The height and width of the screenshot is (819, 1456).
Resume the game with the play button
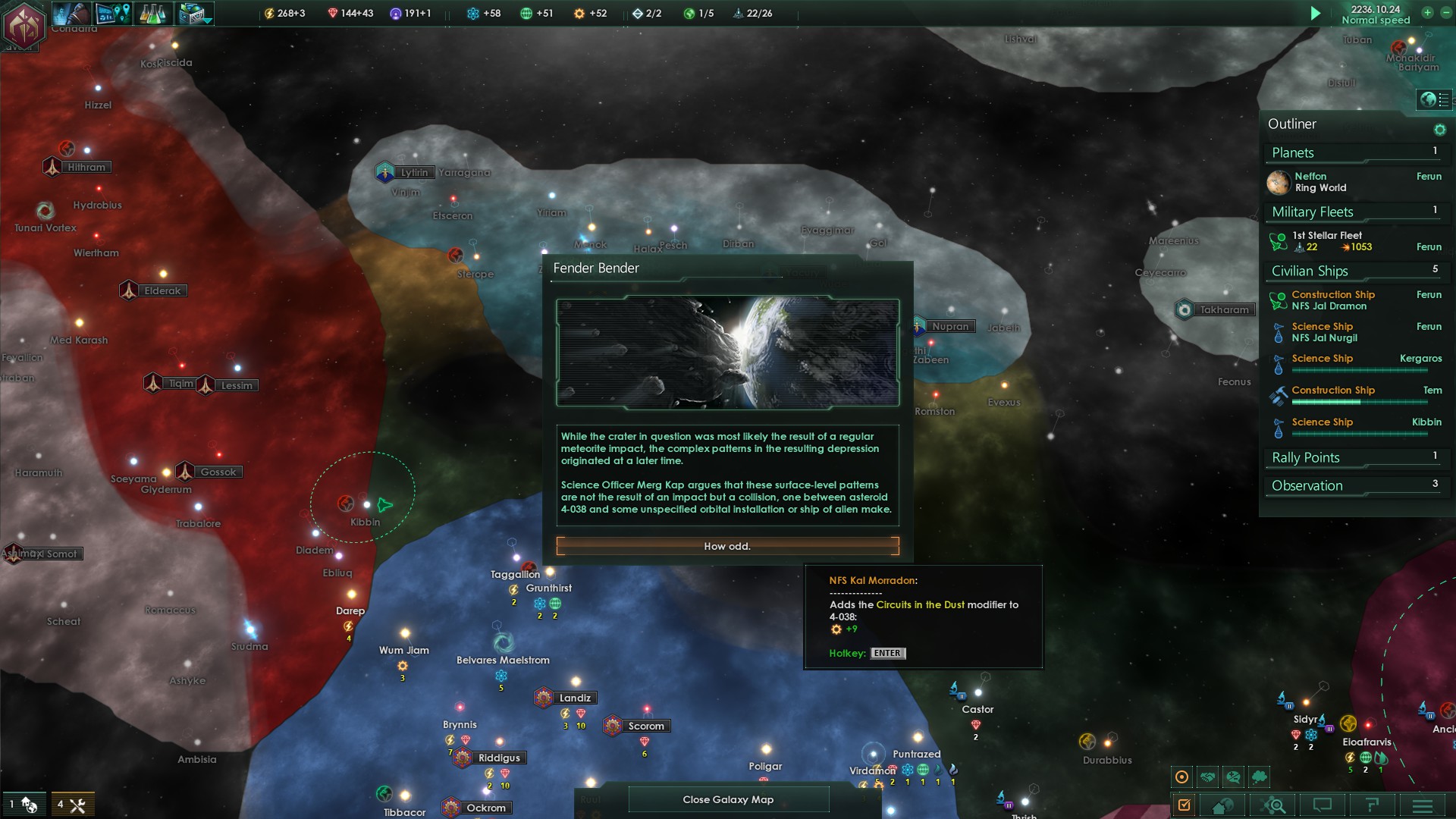[1316, 13]
